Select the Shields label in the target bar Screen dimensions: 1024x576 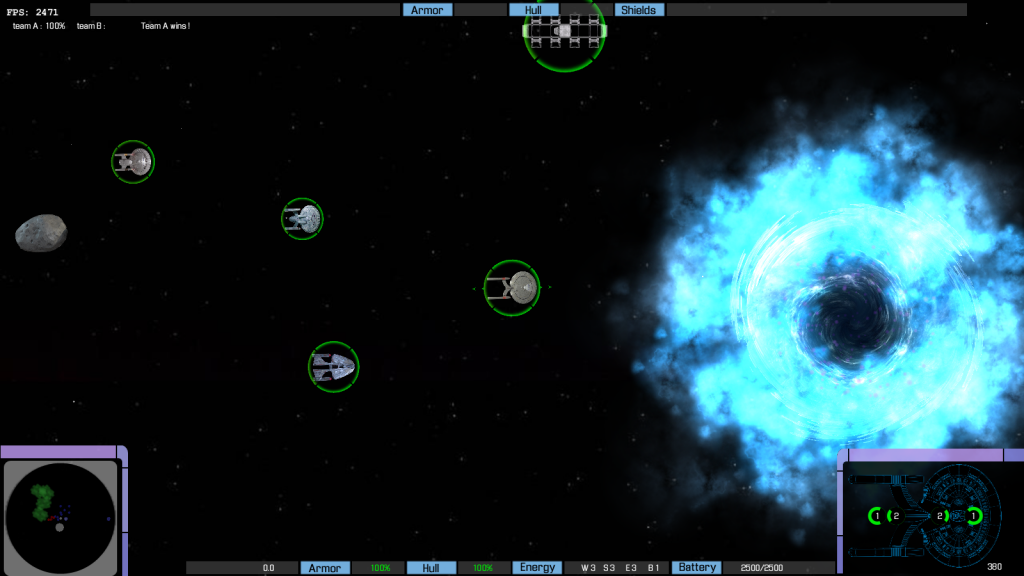(638, 10)
